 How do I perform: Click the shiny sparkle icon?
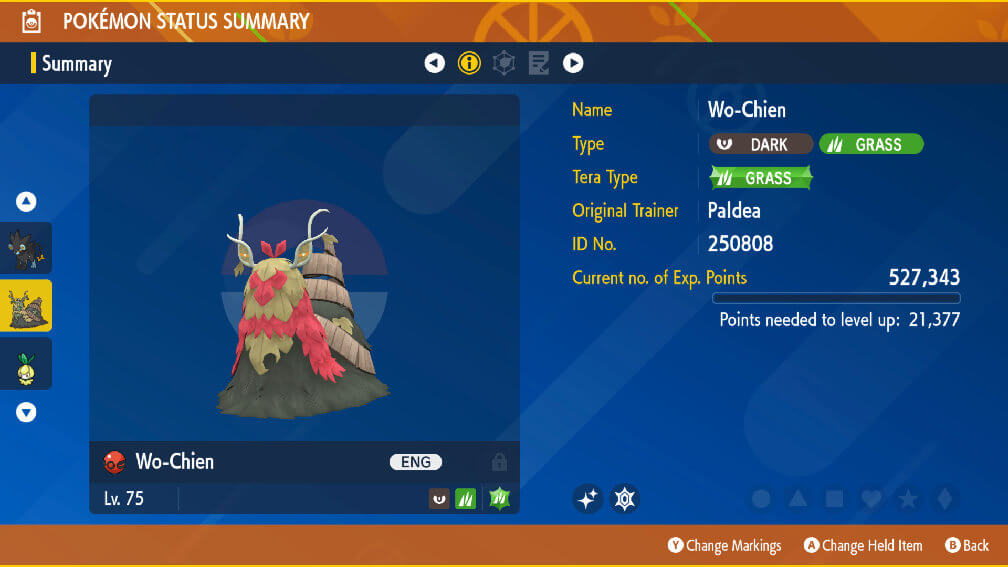(588, 498)
